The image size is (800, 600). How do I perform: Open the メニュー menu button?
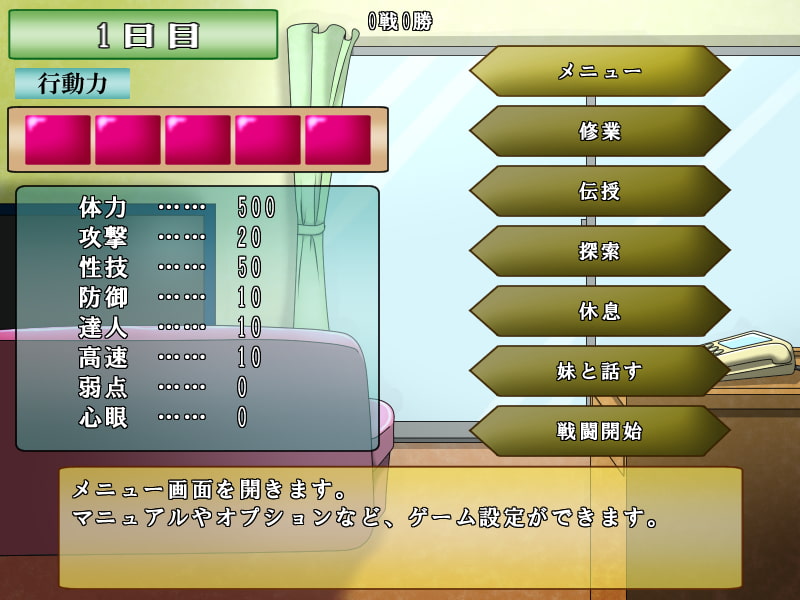tap(599, 71)
